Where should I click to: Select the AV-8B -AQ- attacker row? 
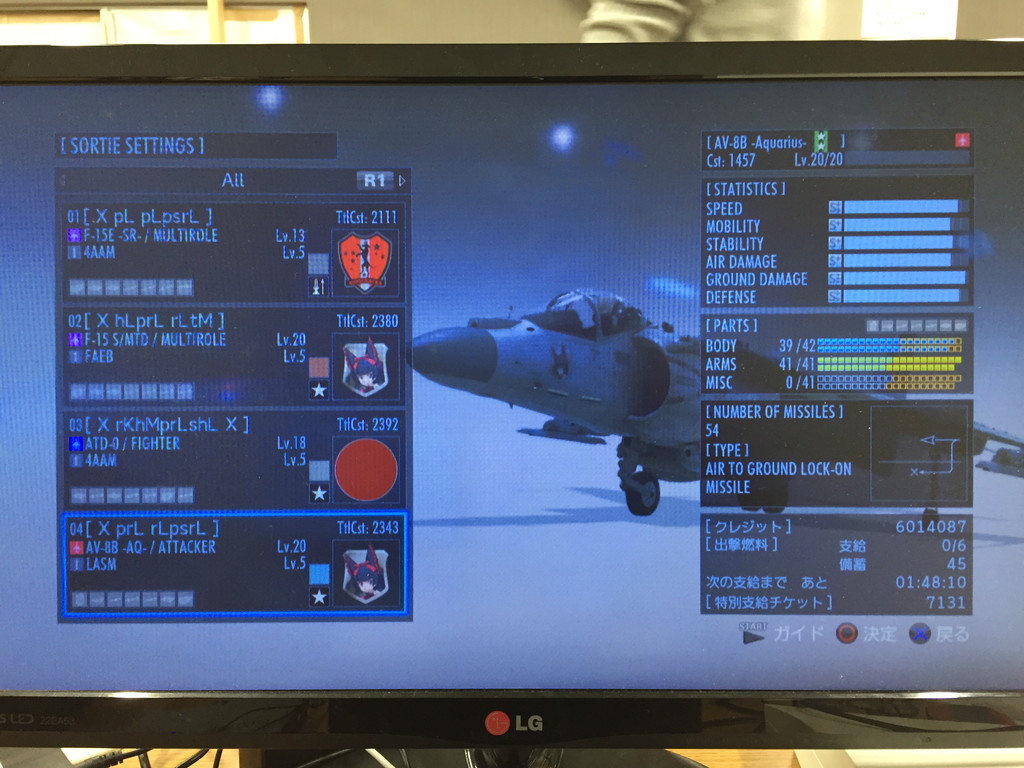[232, 564]
